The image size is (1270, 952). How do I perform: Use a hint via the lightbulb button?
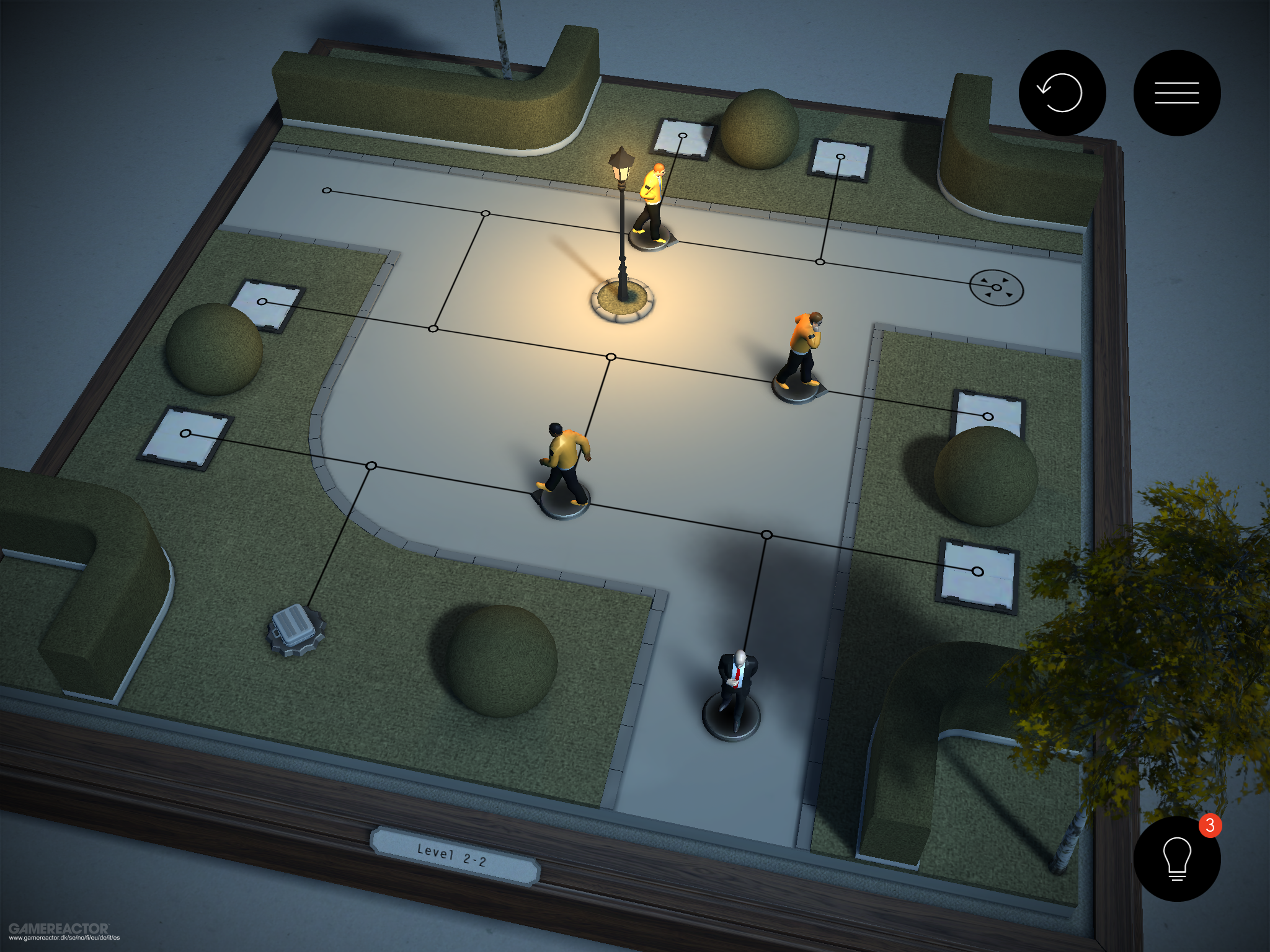pos(1176,859)
